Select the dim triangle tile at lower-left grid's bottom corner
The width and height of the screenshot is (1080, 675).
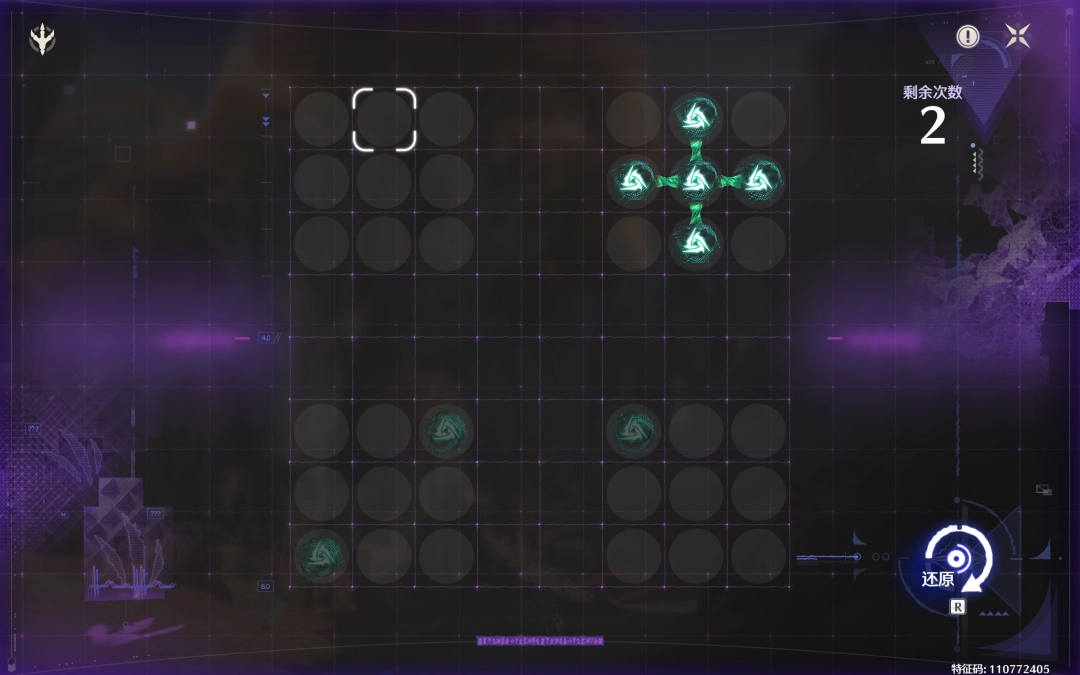322,555
